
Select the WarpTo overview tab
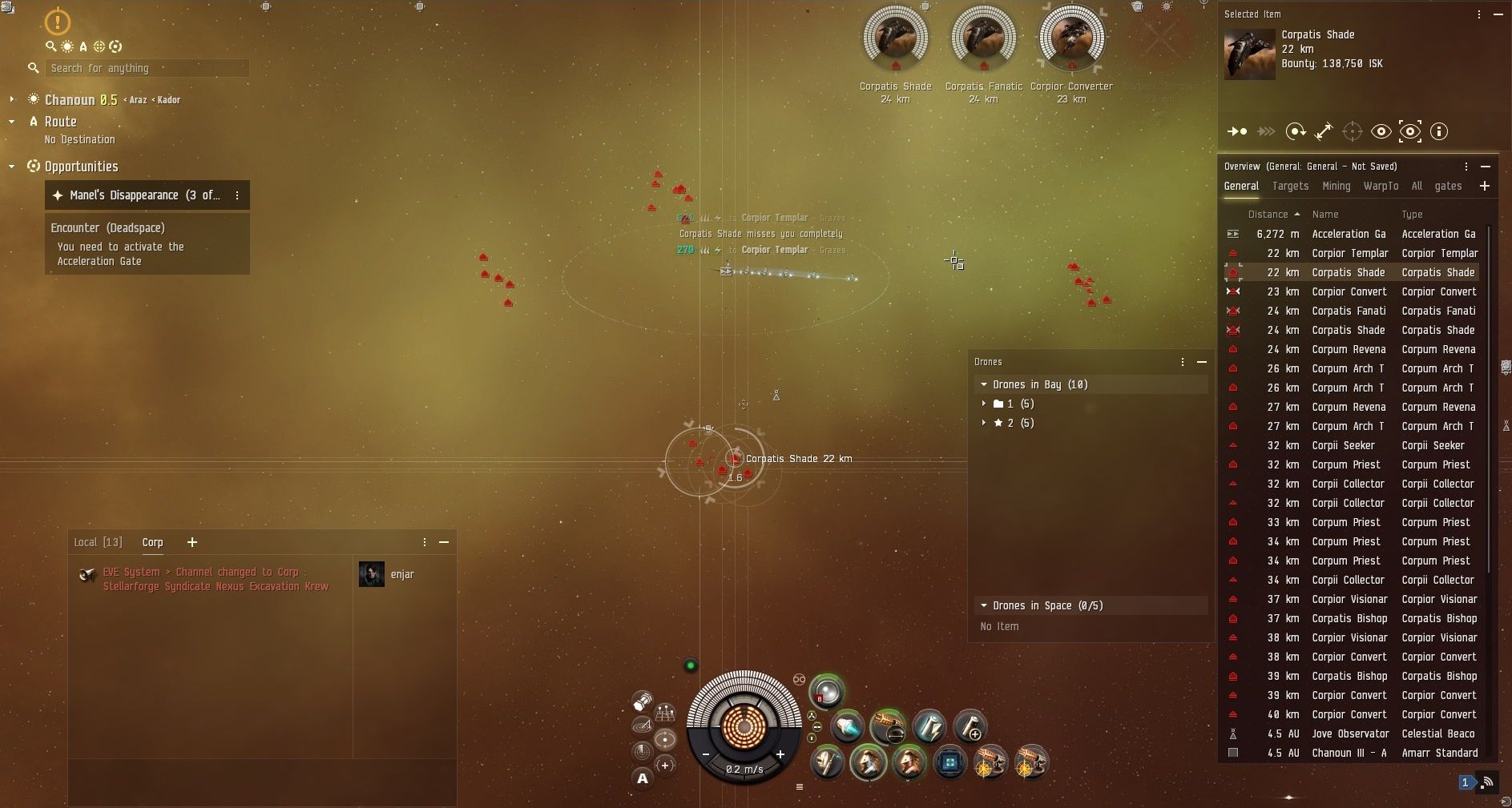[1381, 186]
